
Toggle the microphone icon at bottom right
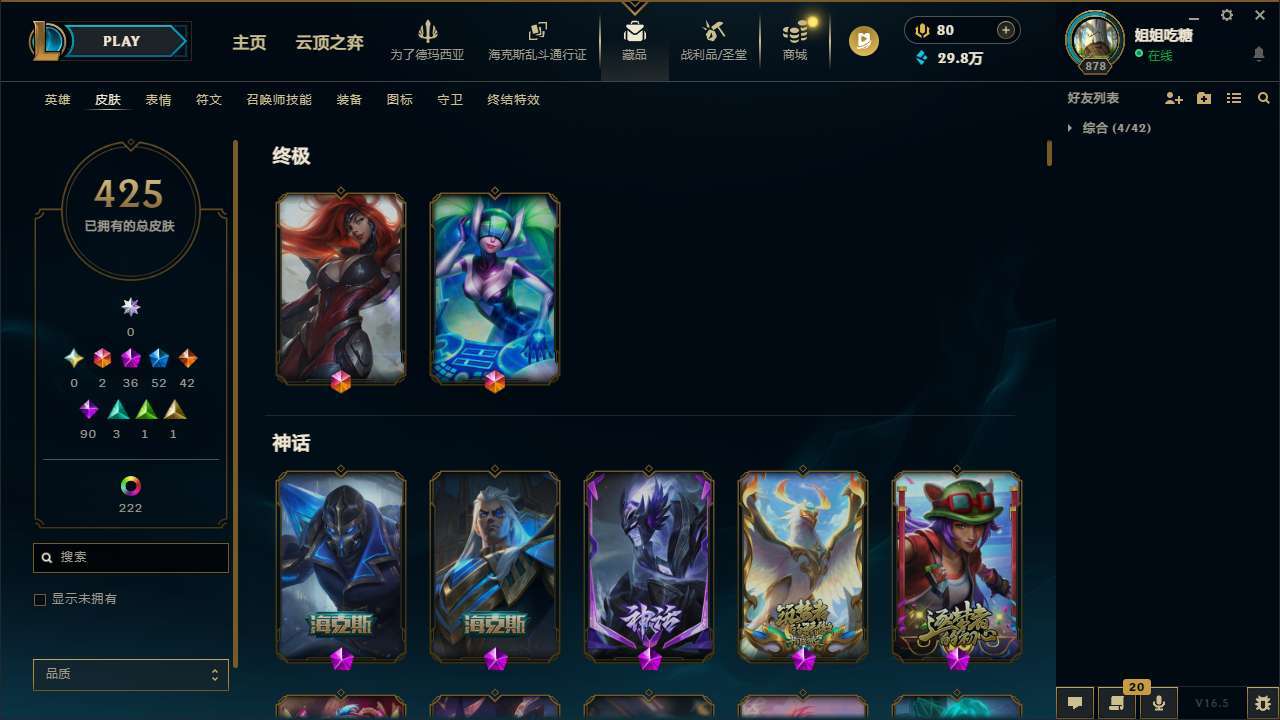[x=1159, y=703]
